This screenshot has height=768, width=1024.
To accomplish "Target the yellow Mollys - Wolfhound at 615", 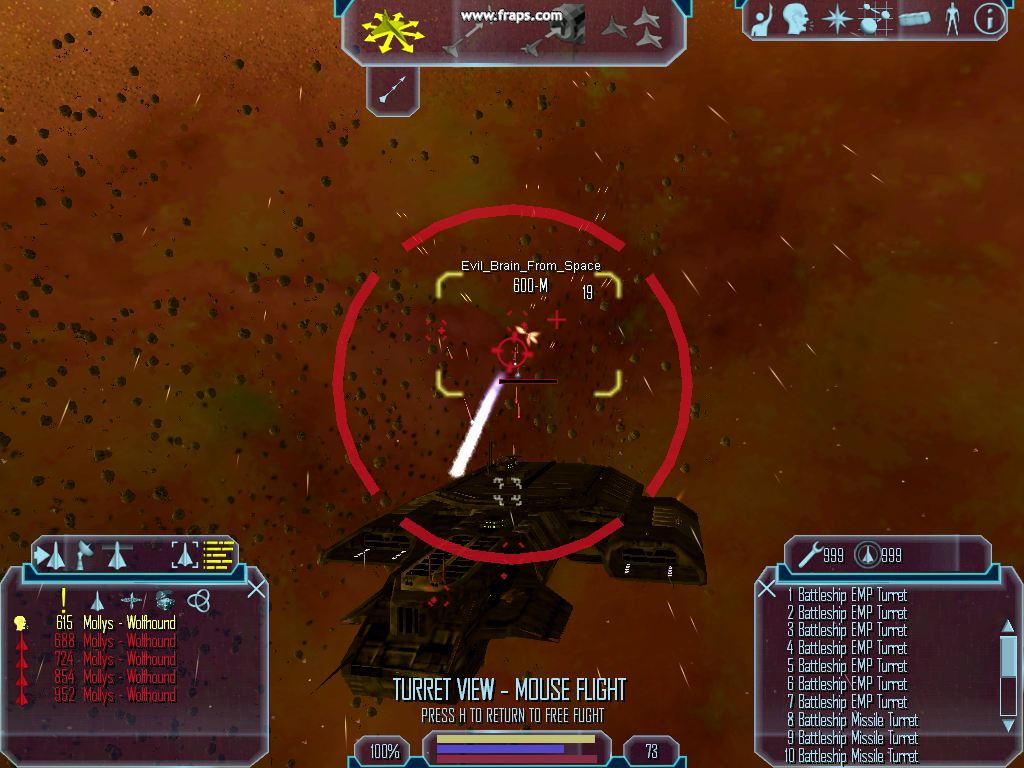I will (129, 623).
